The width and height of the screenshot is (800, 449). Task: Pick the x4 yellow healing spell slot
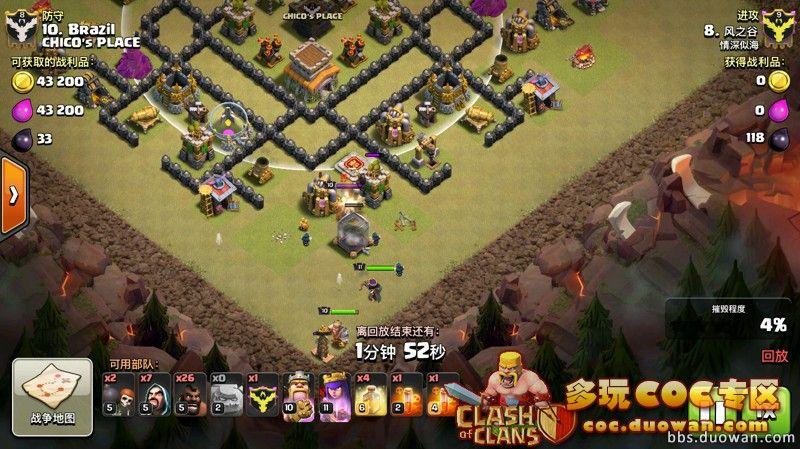pyautogui.click(x=370, y=394)
